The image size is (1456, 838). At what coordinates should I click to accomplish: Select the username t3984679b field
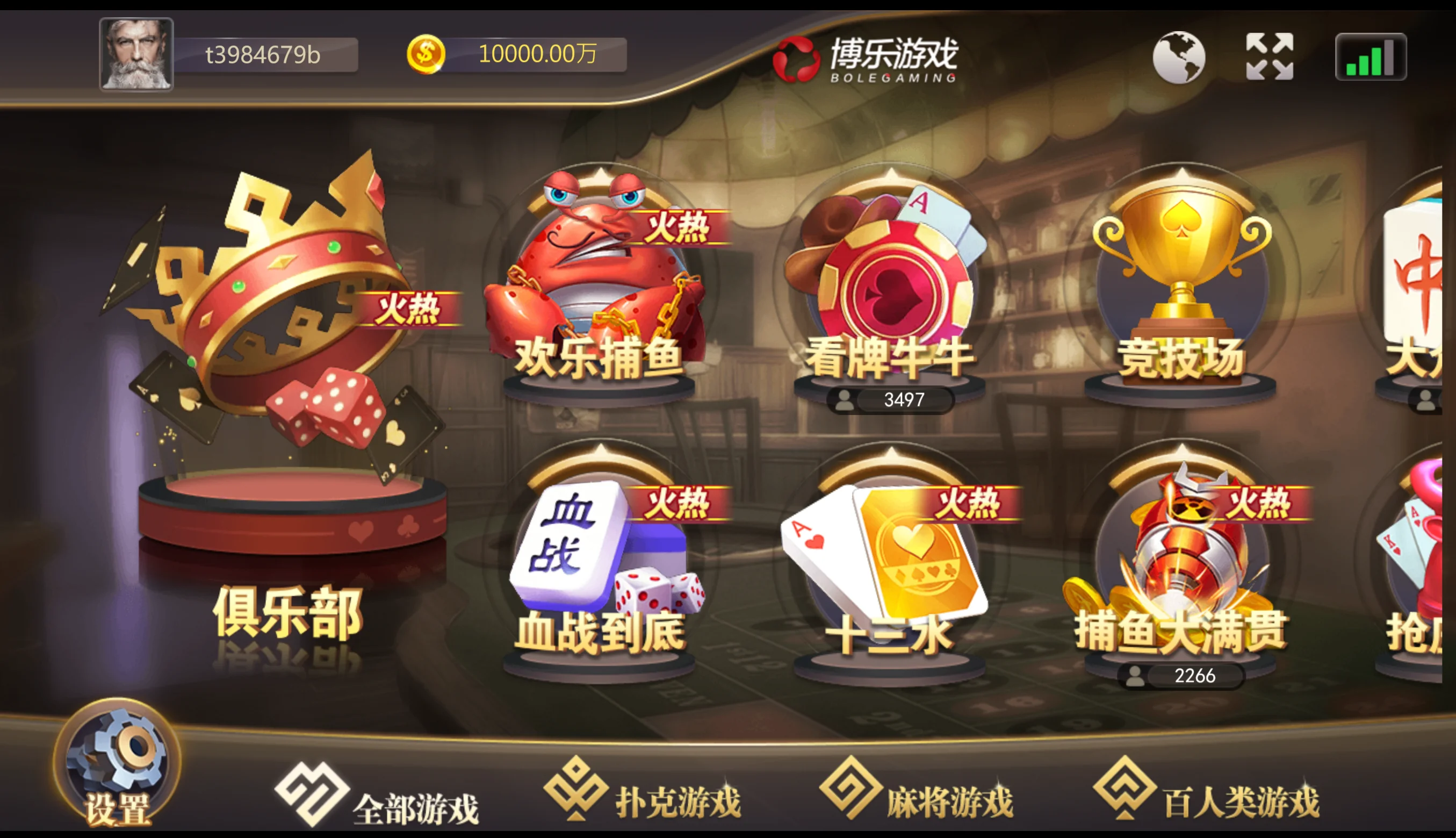(x=263, y=55)
